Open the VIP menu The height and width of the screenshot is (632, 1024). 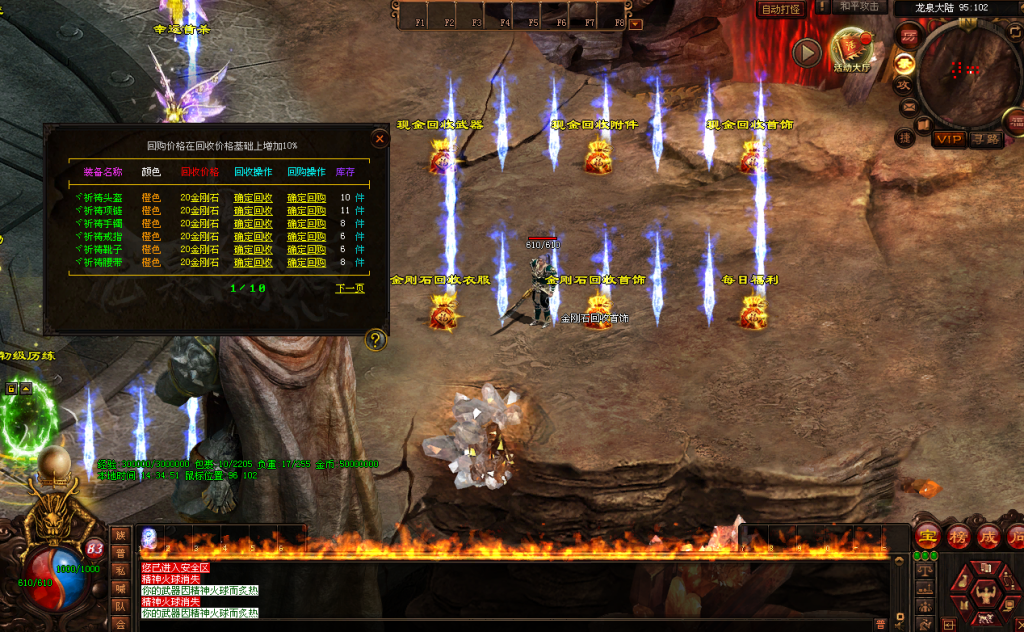pos(947,140)
